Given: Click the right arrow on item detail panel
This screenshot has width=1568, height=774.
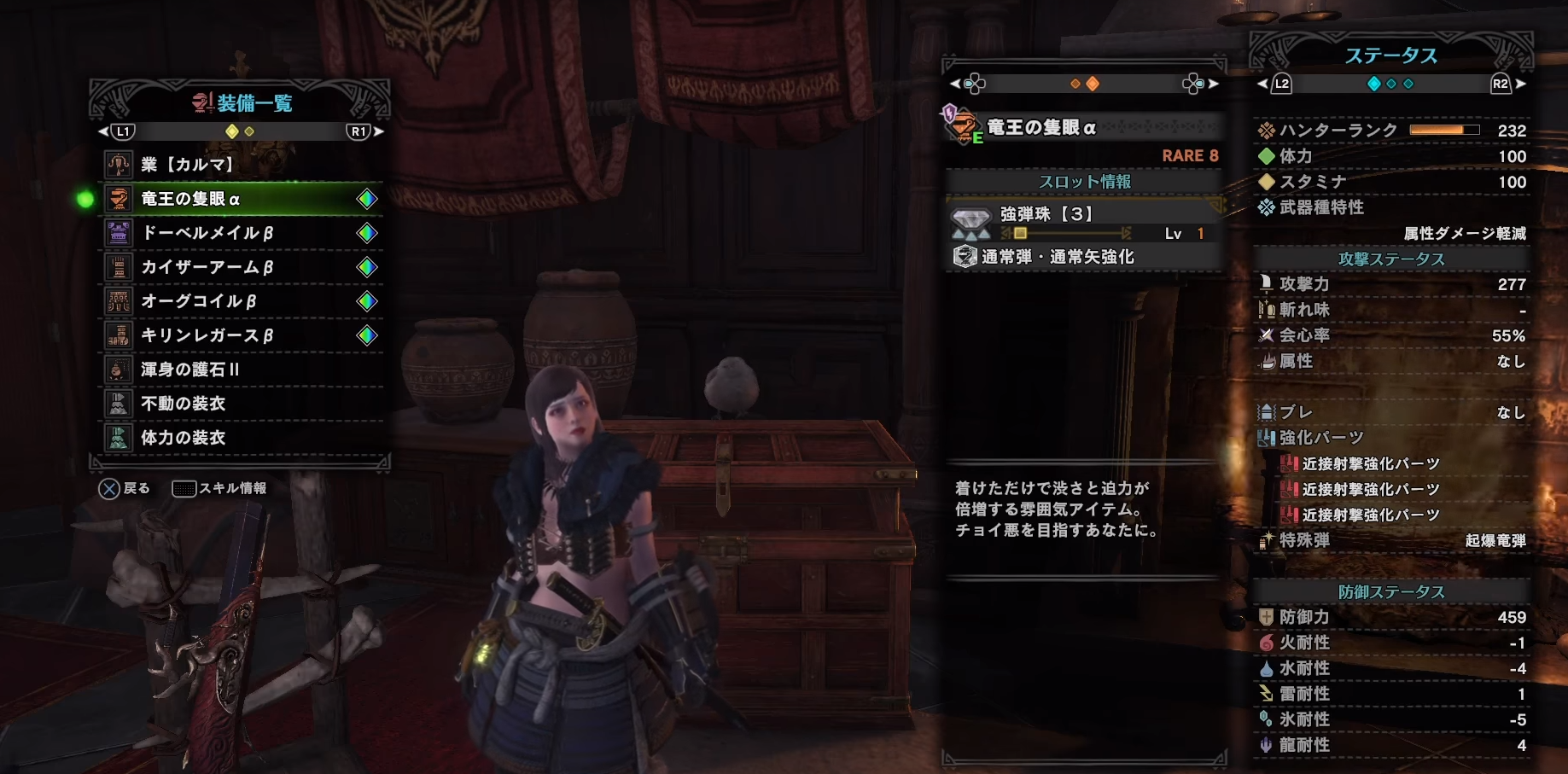Looking at the screenshot, I should pyautogui.click(x=1213, y=84).
